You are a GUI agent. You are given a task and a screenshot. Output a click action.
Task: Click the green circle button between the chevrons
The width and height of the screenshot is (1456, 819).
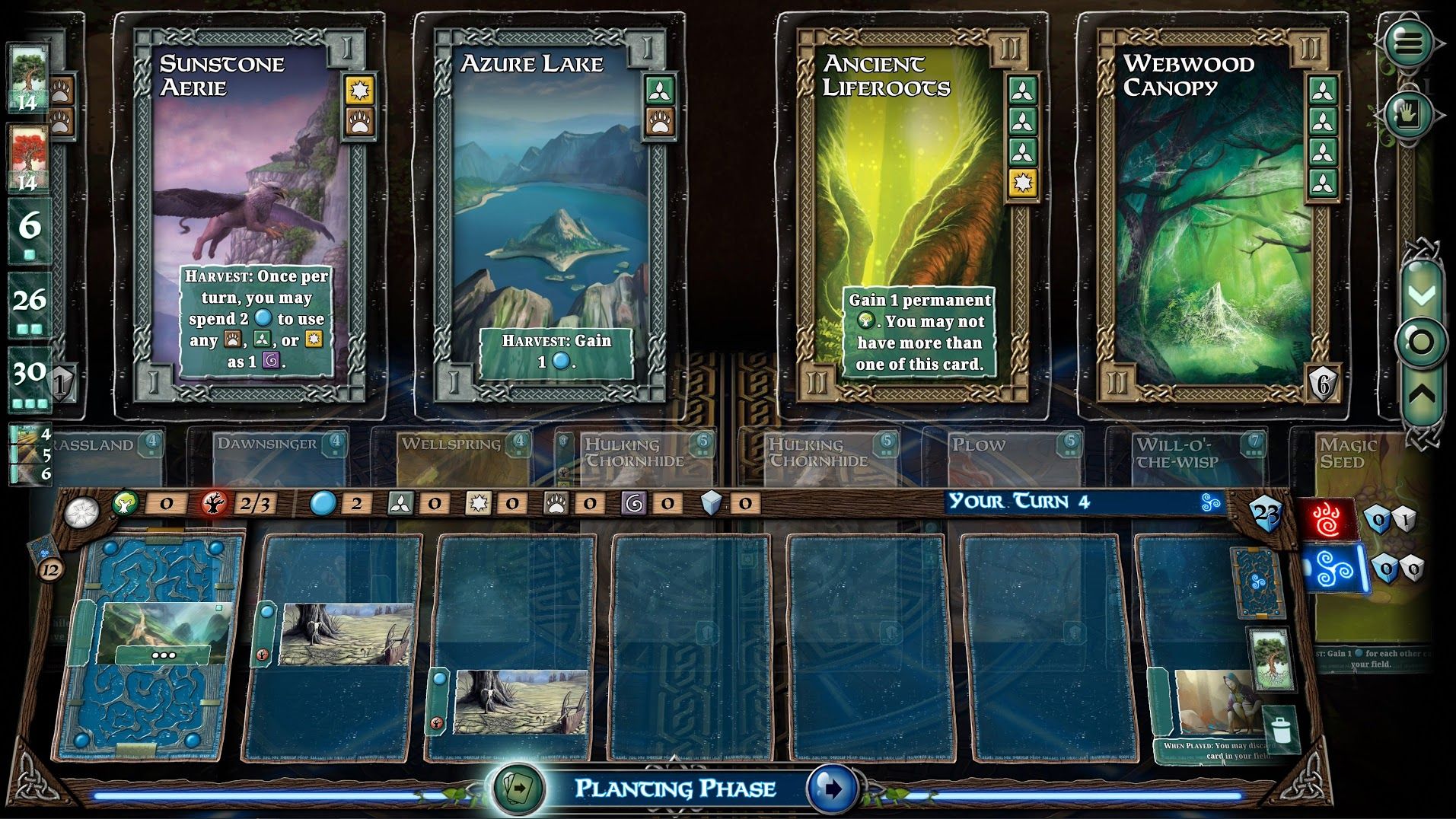coord(1421,343)
